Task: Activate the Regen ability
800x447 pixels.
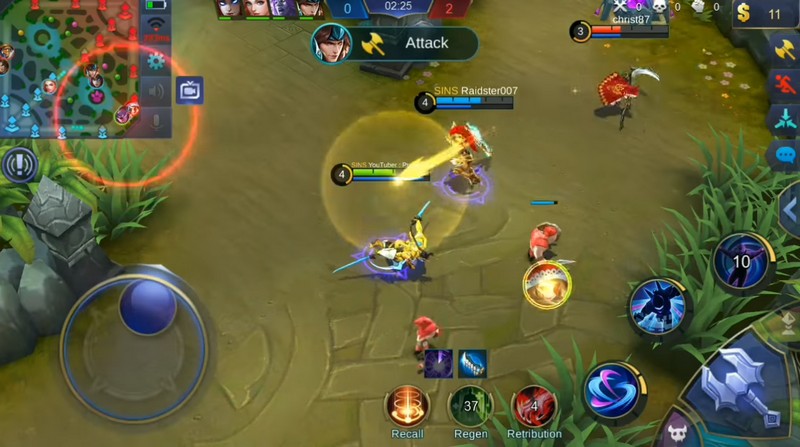Action: pyautogui.click(x=470, y=405)
